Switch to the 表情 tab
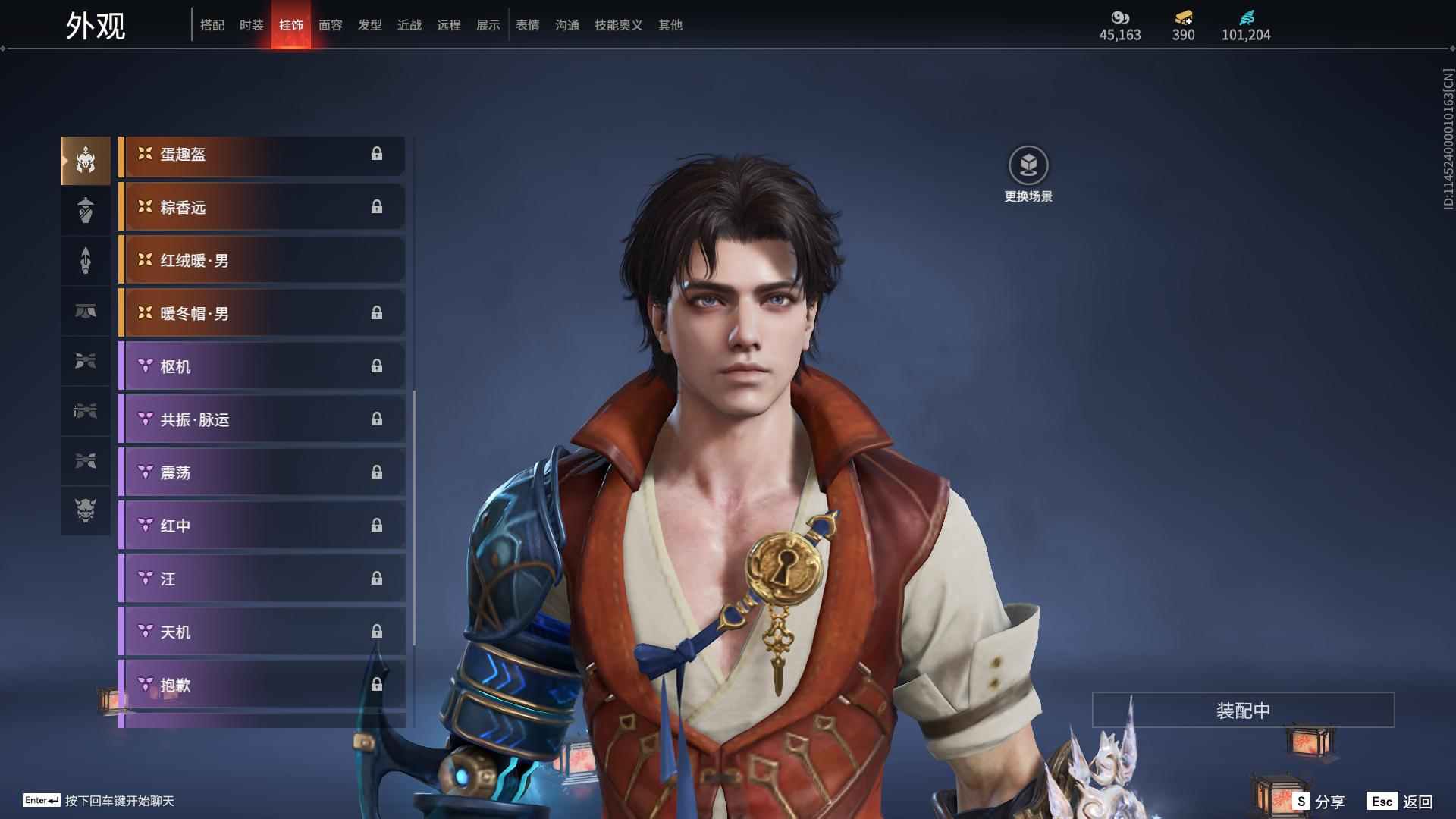The height and width of the screenshot is (819, 1456). tap(527, 25)
